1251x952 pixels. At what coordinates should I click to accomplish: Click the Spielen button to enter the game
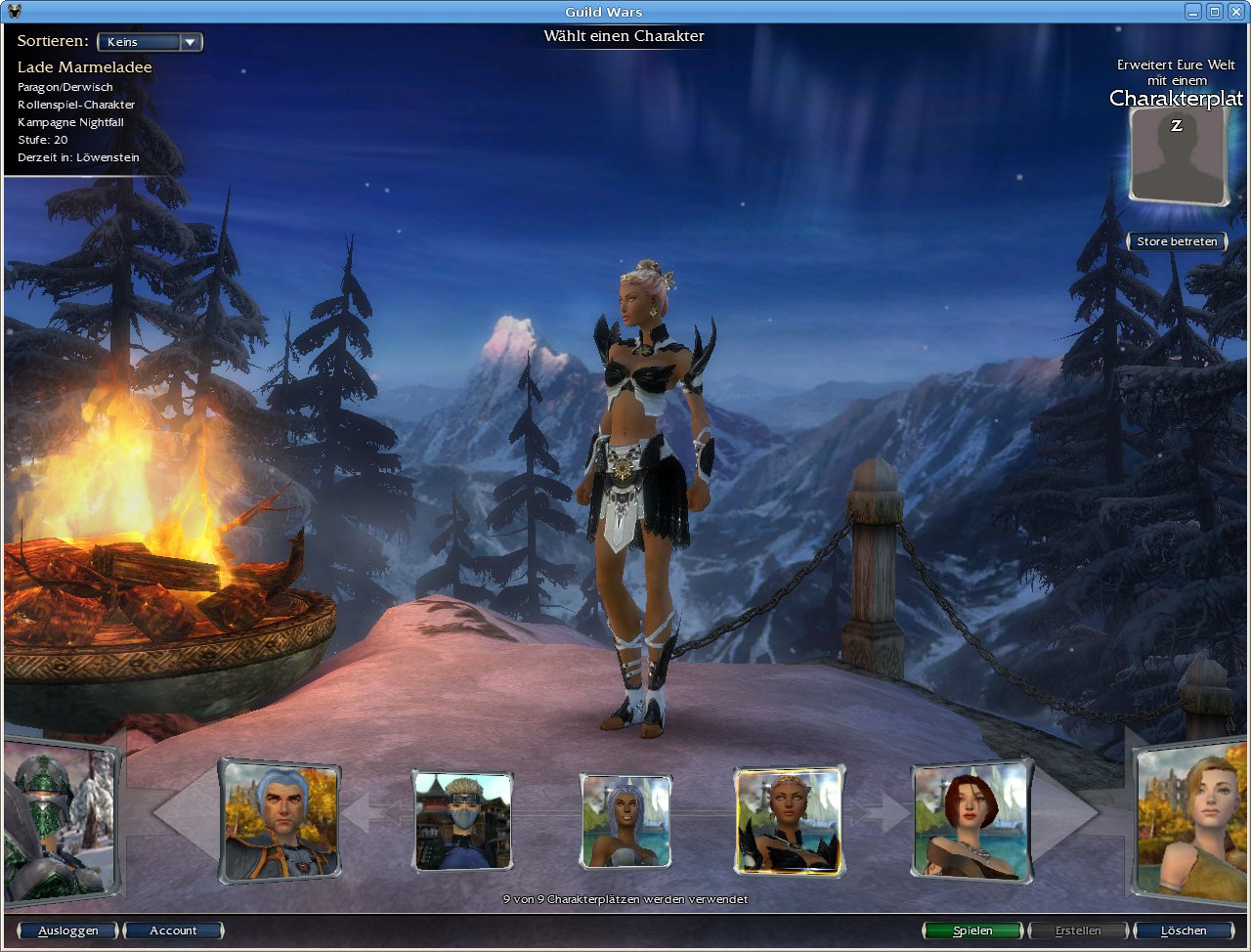click(x=971, y=930)
